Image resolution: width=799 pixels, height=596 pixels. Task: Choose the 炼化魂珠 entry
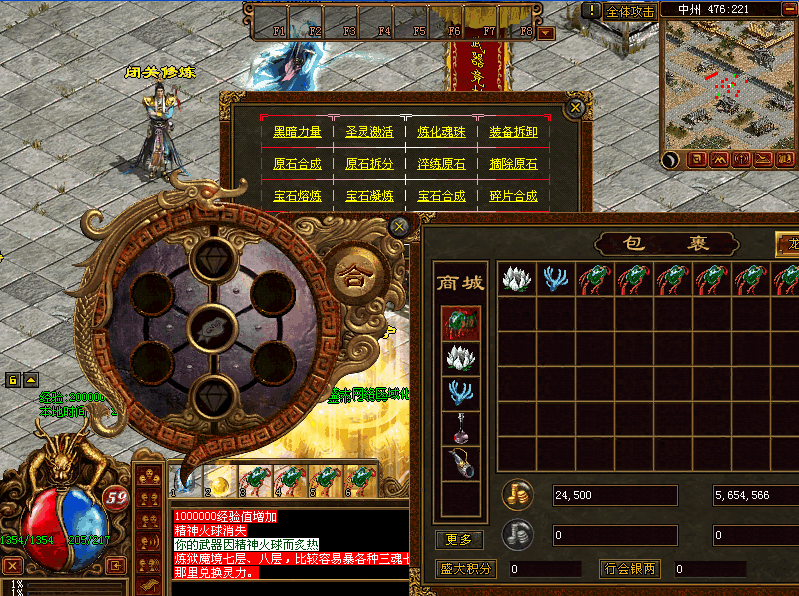click(441, 132)
